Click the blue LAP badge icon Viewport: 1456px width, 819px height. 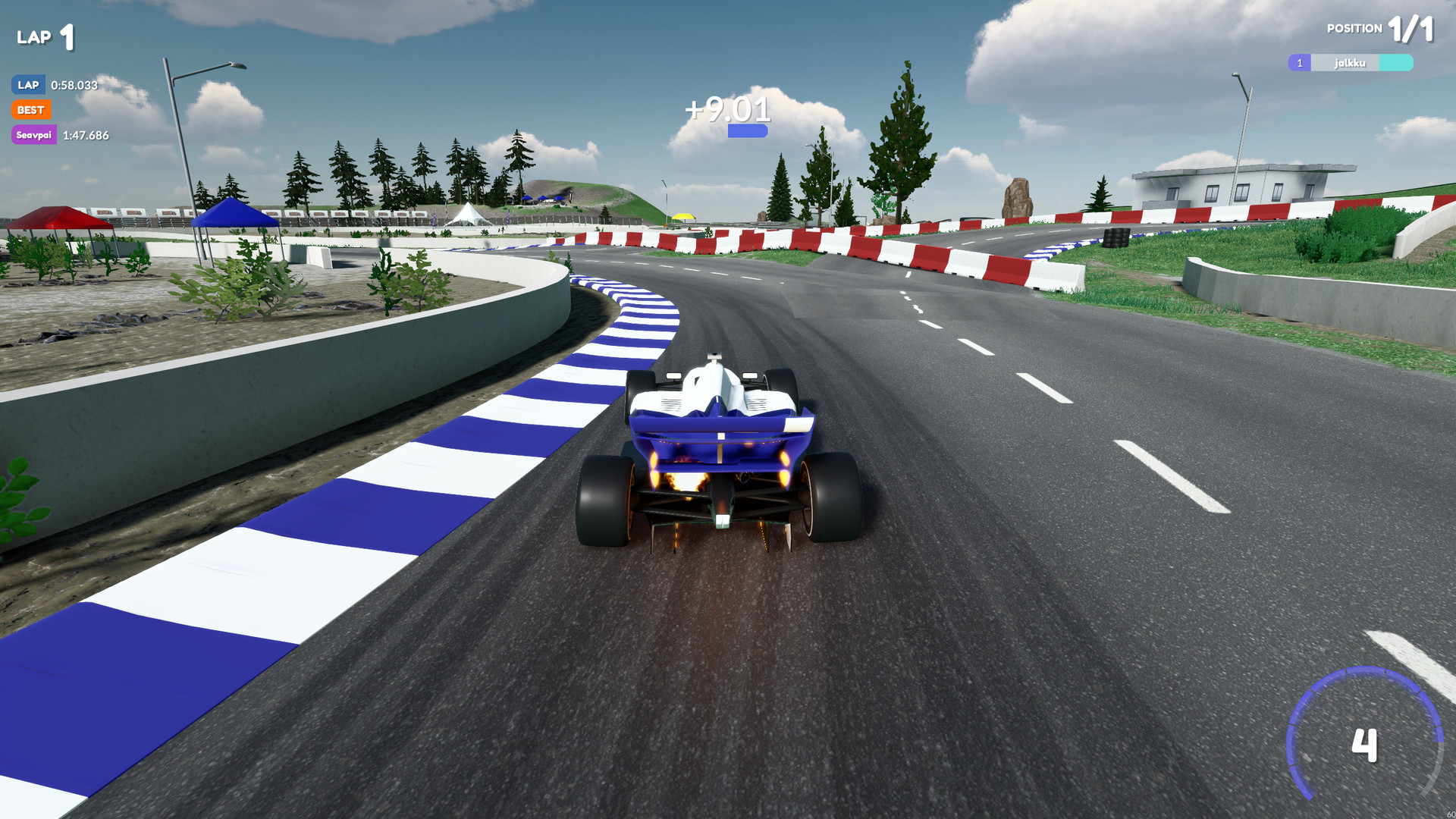[x=28, y=85]
